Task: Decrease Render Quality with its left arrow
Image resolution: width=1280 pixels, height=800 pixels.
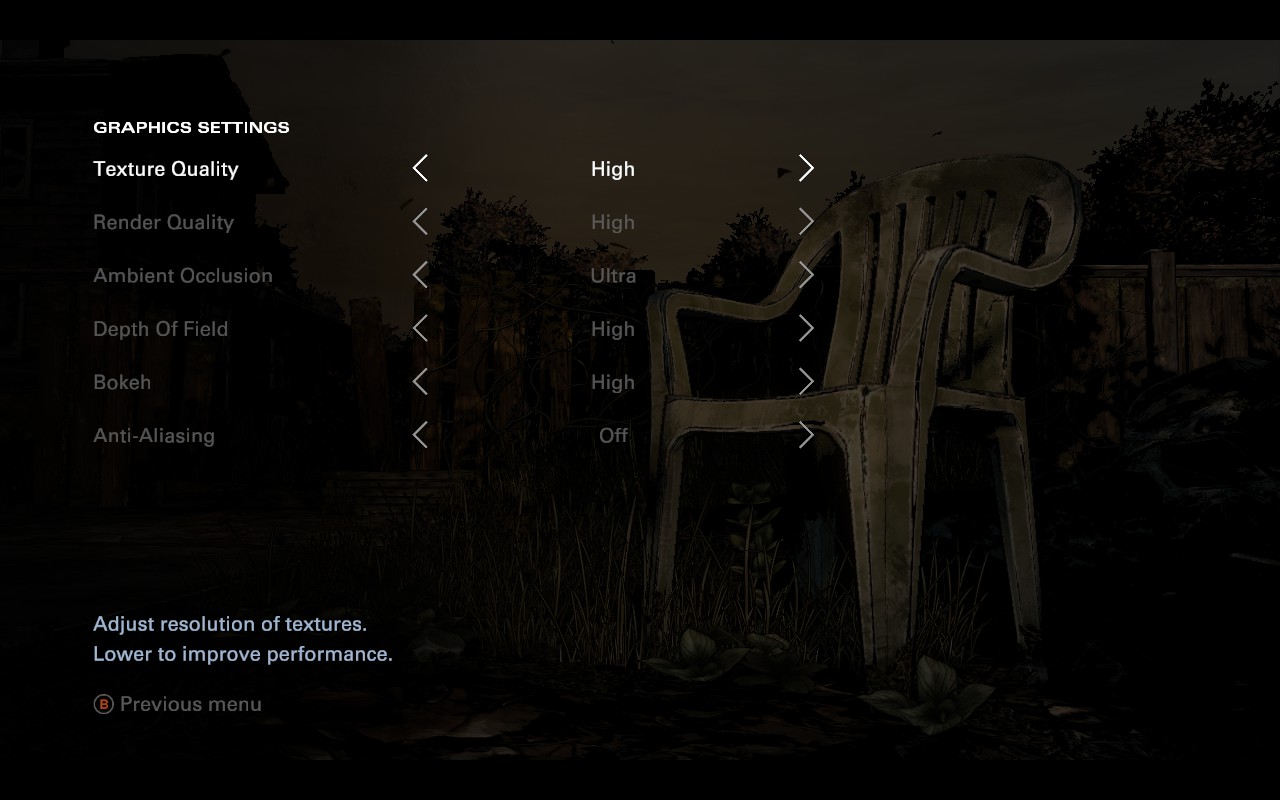Action: (x=420, y=222)
